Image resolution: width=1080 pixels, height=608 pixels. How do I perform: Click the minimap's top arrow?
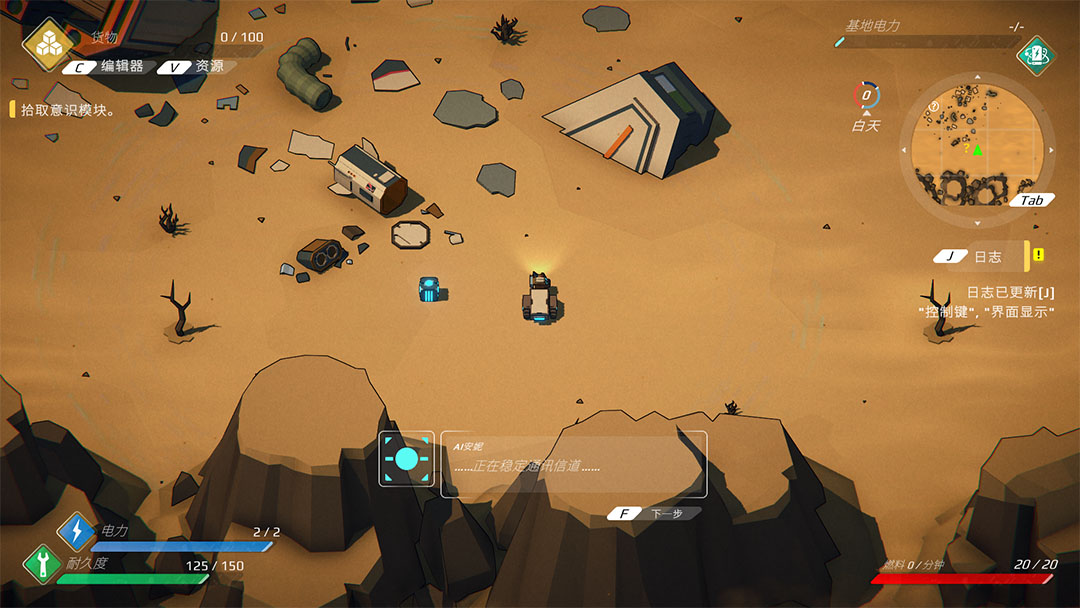click(x=975, y=79)
